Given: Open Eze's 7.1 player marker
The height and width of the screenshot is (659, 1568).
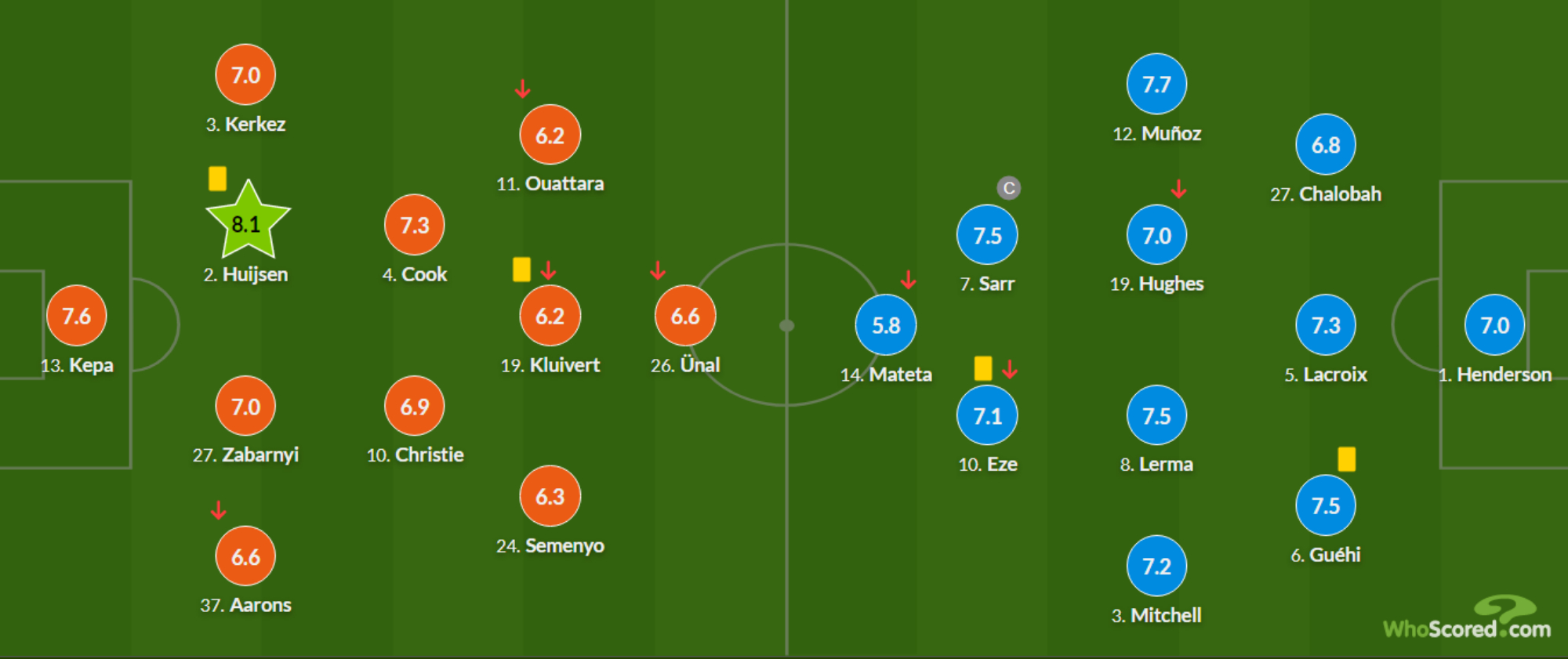Looking at the screenshot, I should [987, 415].
